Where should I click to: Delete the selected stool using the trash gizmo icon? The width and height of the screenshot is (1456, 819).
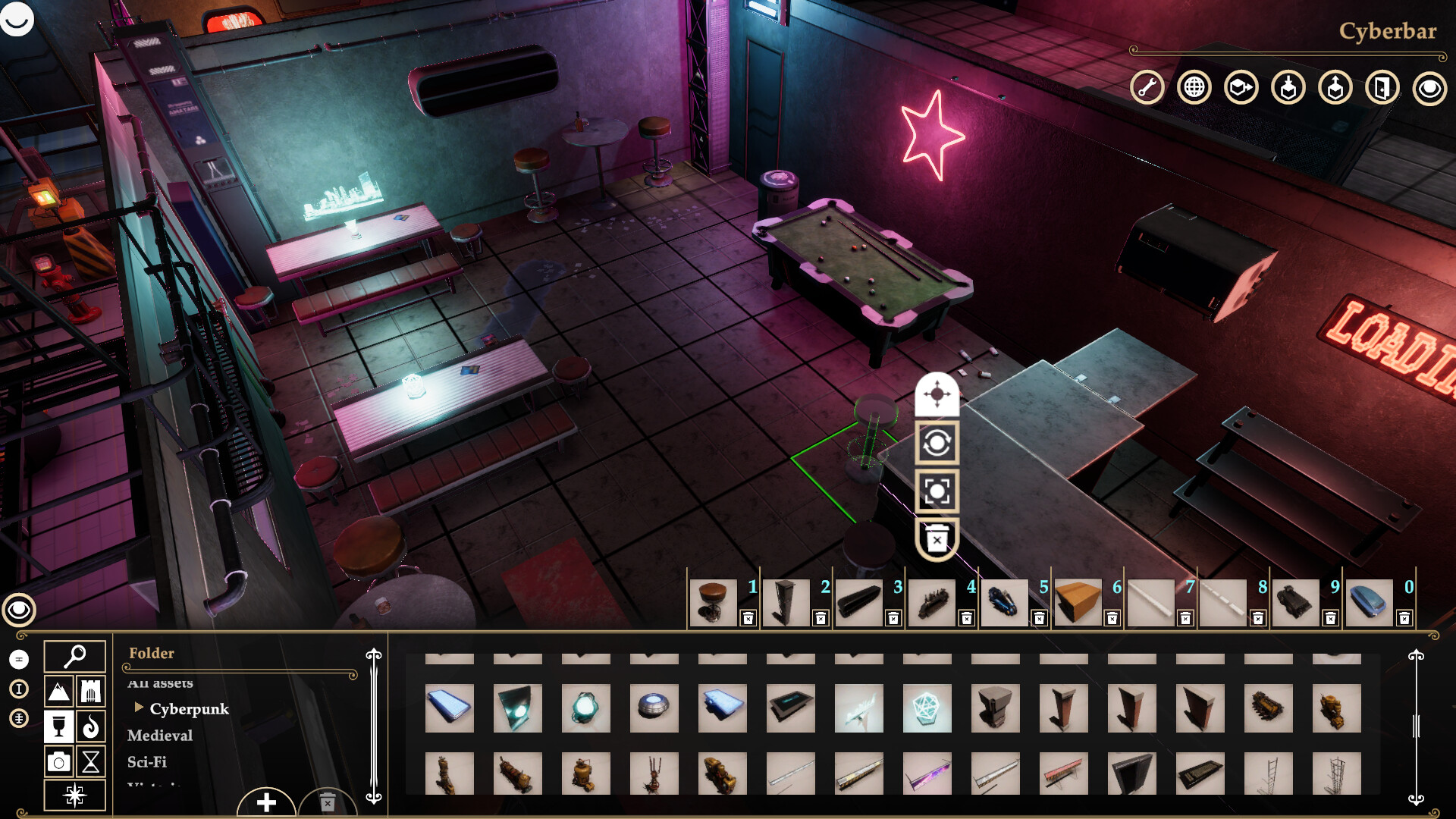[938, 537]
